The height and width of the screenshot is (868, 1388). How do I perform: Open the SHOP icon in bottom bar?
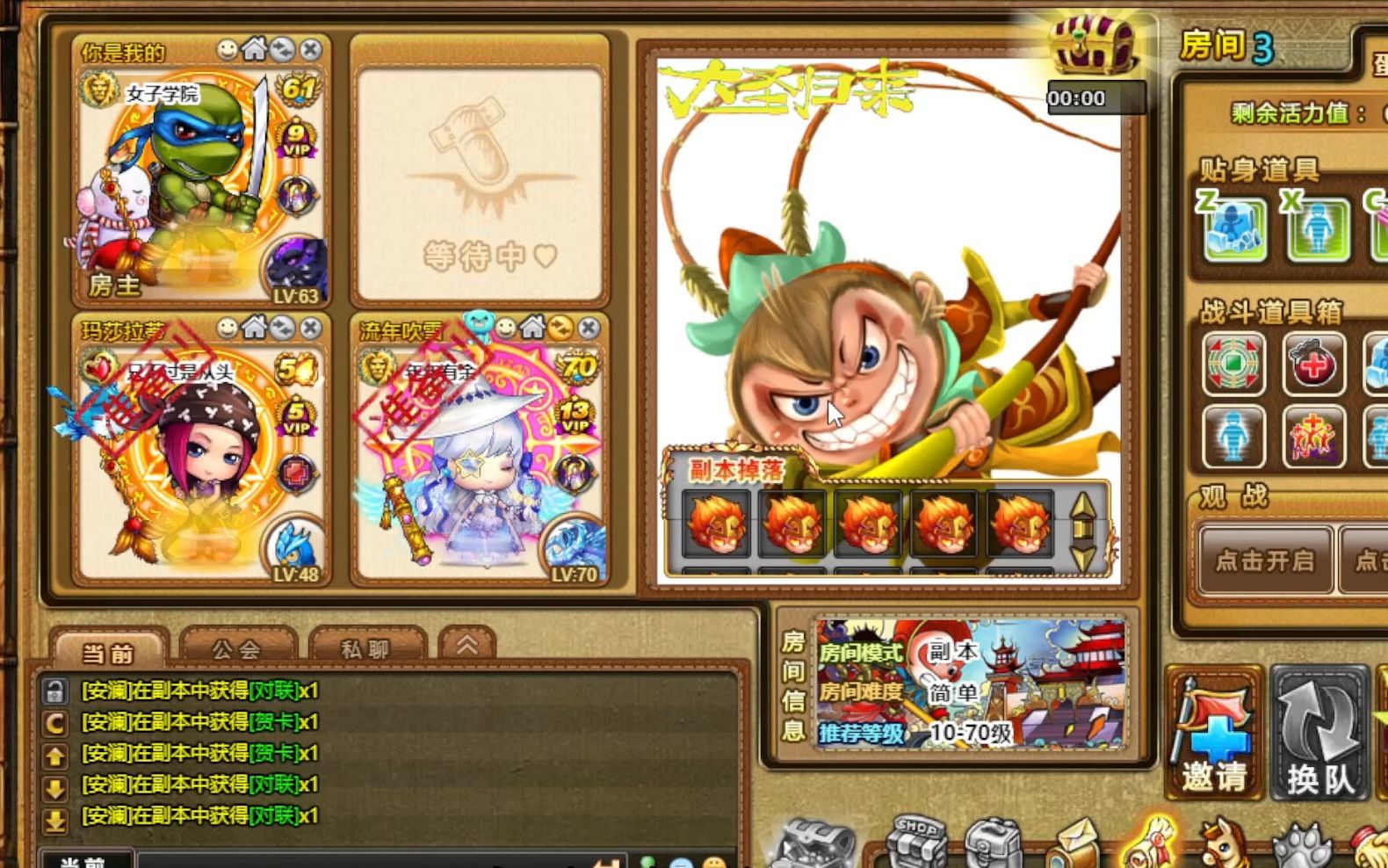coord(916,843)
